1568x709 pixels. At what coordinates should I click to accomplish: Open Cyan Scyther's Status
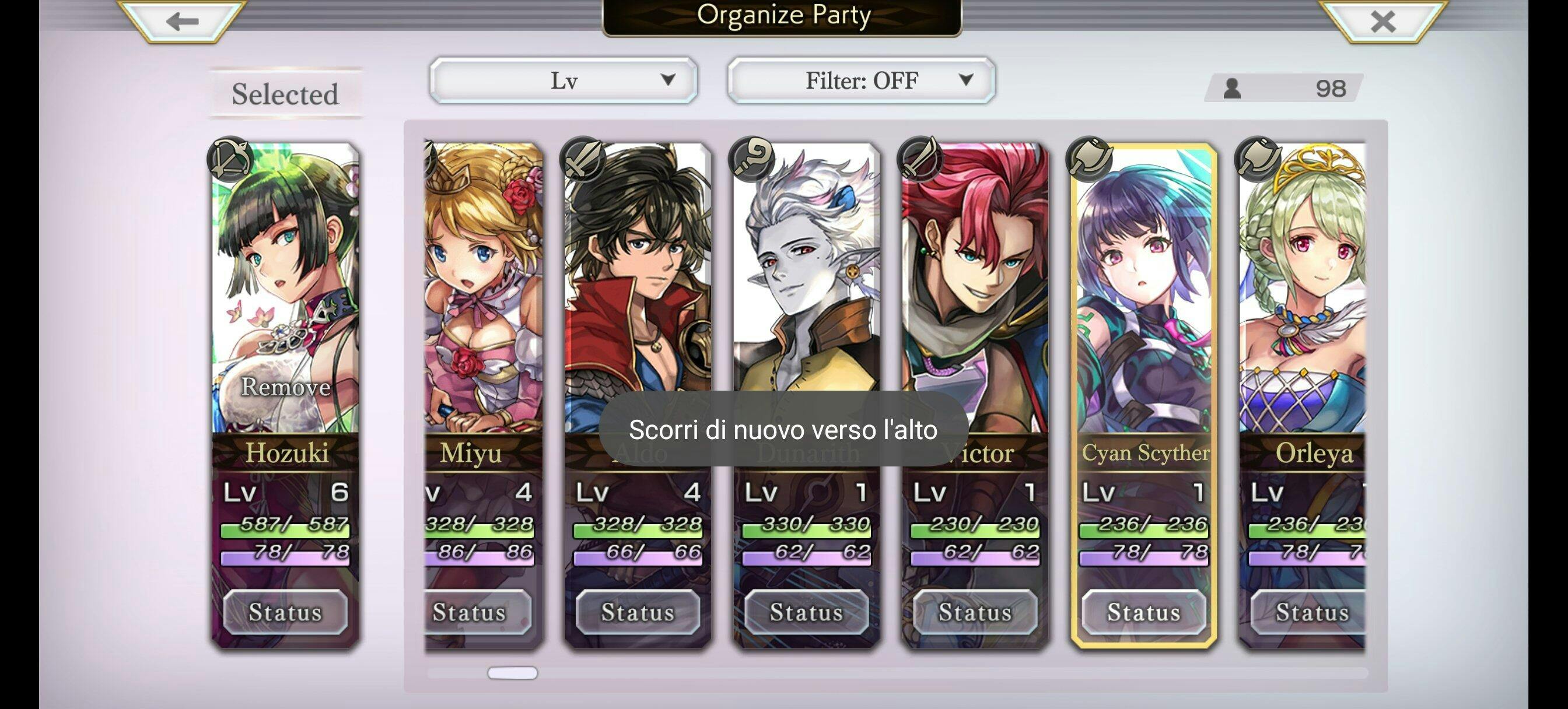click(1144, 612)
